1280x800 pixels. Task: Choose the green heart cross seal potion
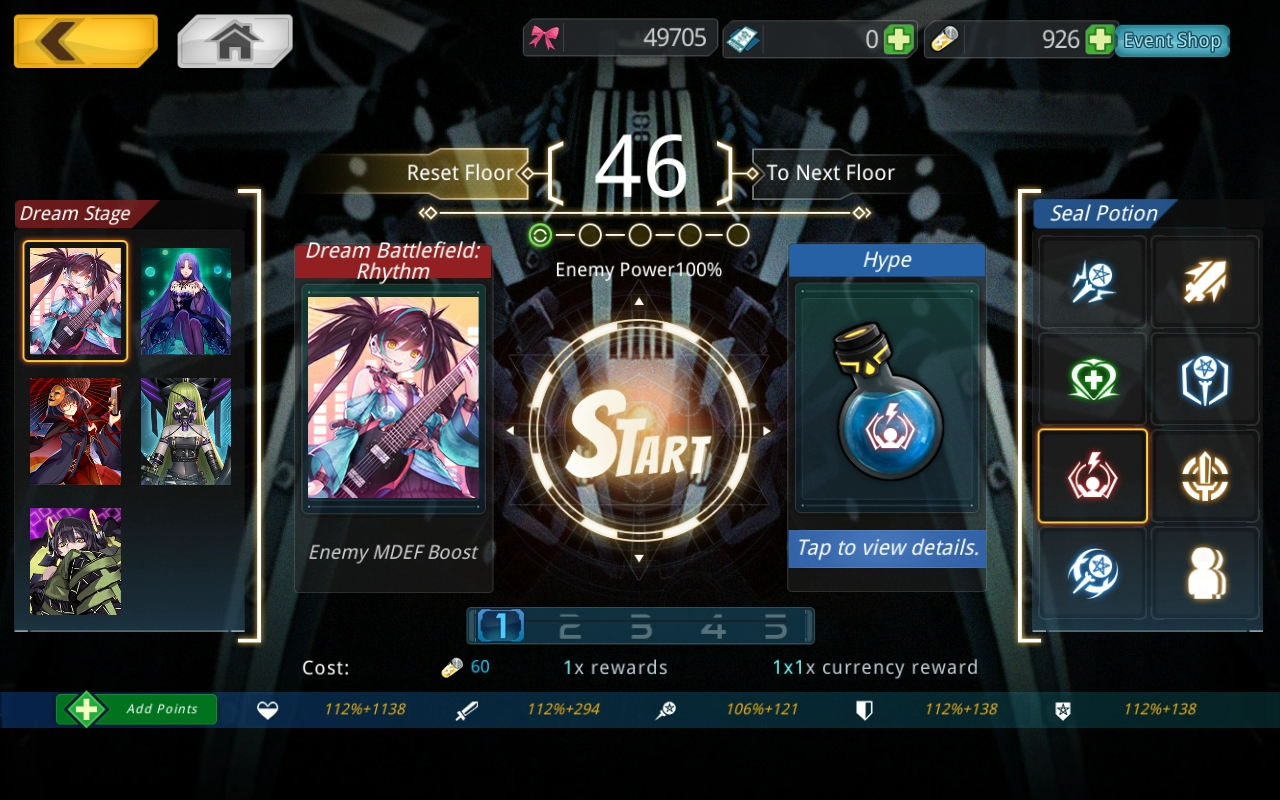coord(1092,380)
